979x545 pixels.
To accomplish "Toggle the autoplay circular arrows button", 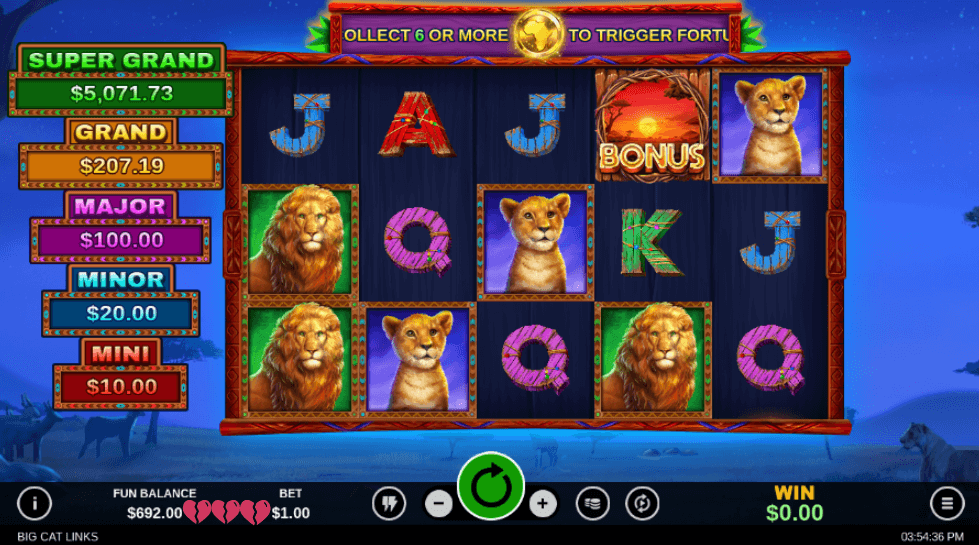I will 642,503.
